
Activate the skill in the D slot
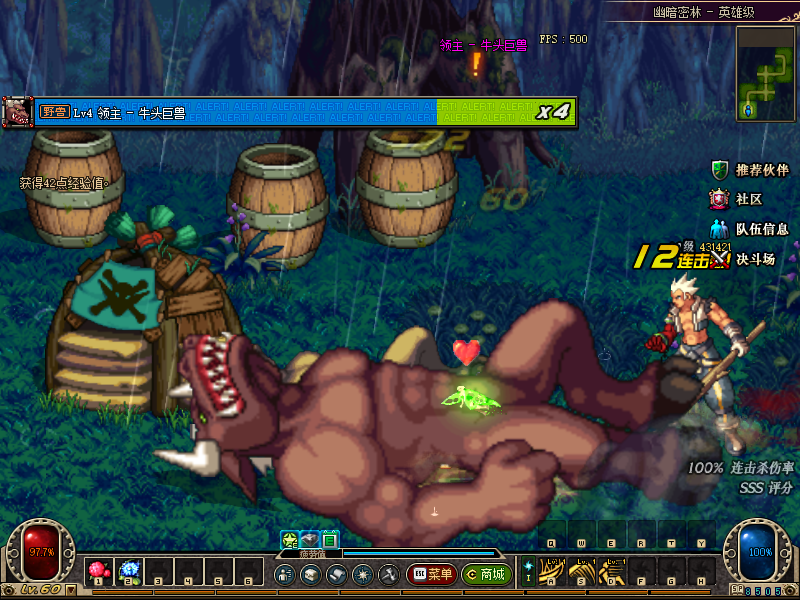coord(611,572)
